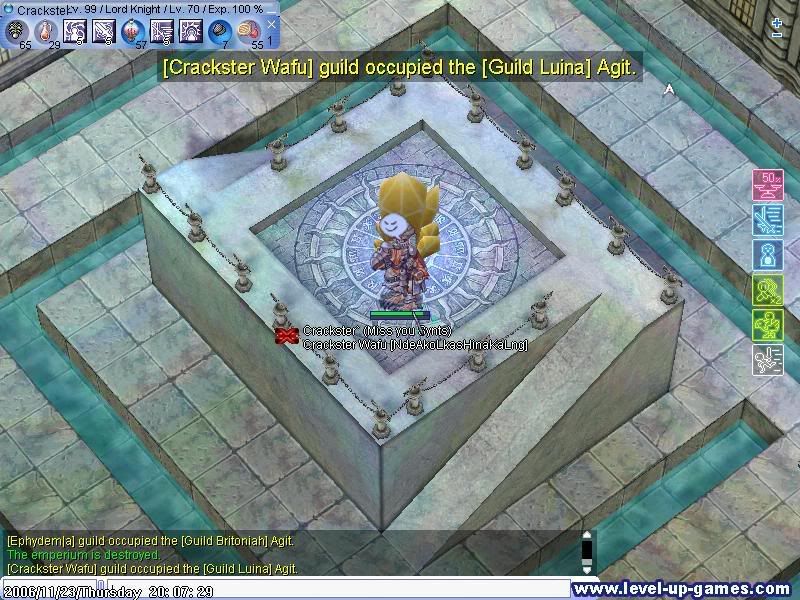Close the hotbar with the X button
The image size is (800, 600).
(273, 25)
